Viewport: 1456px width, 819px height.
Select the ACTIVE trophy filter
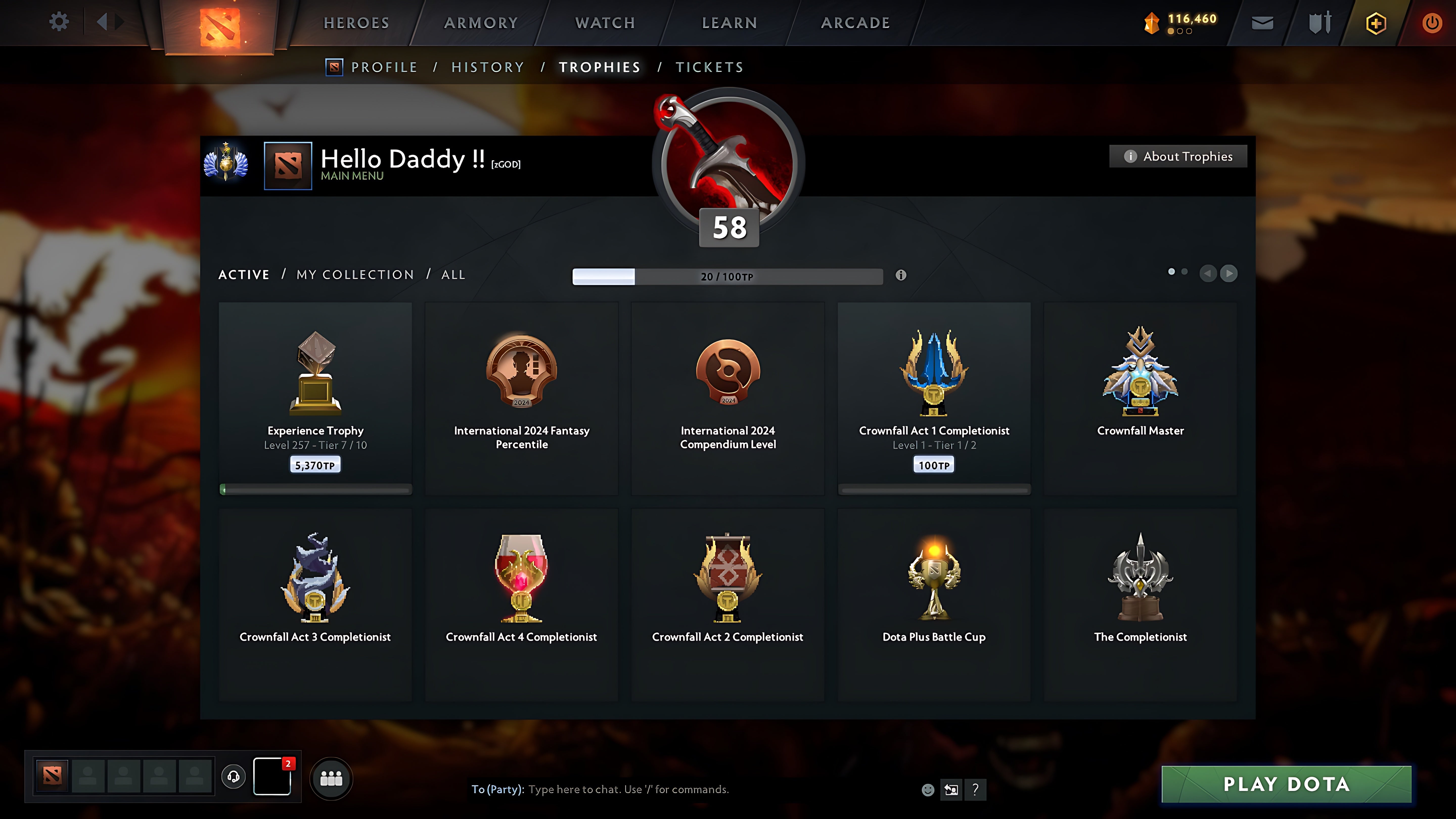[244, 274]
